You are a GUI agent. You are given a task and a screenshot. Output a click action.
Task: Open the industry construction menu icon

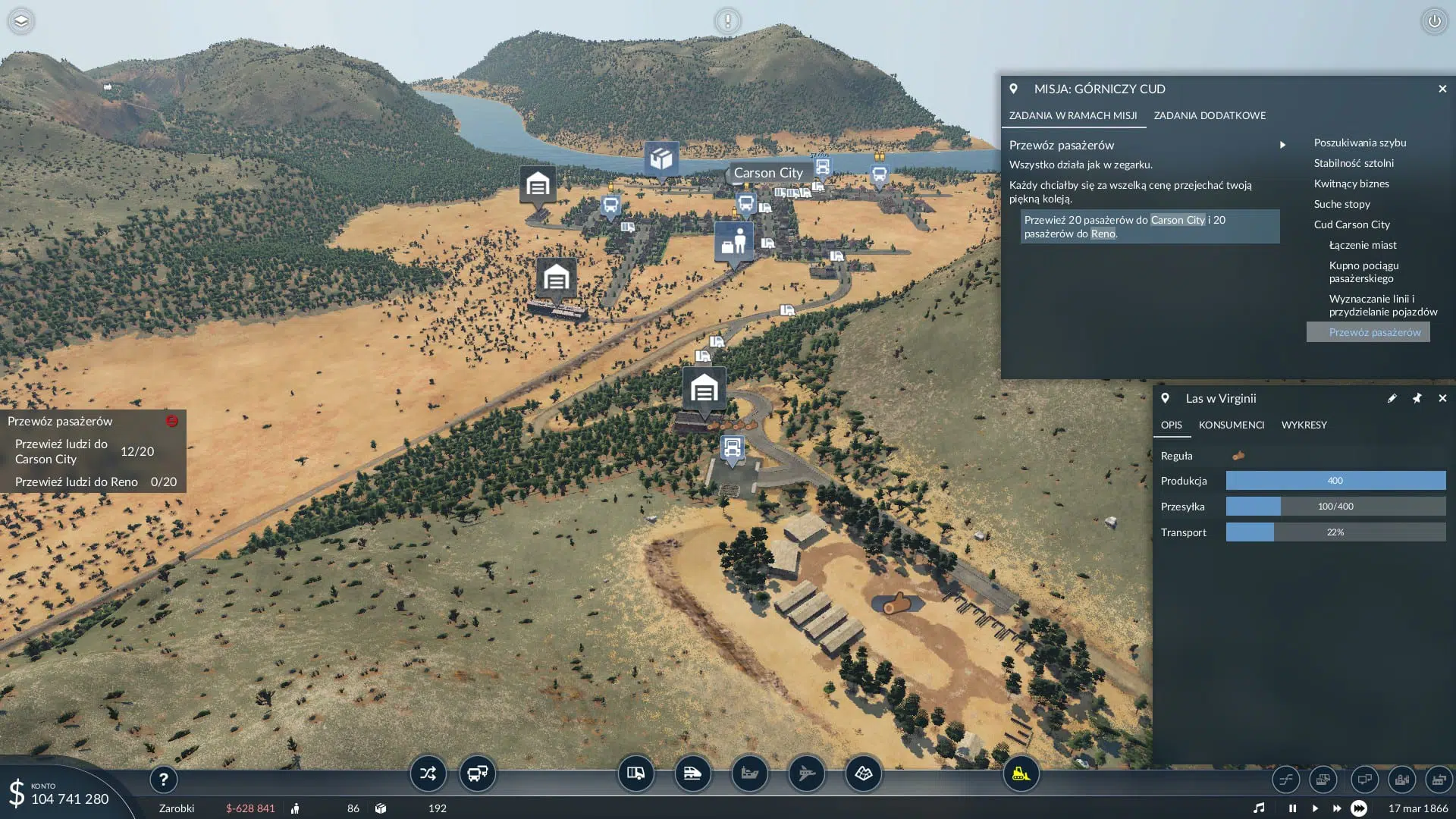(1439, 780)
